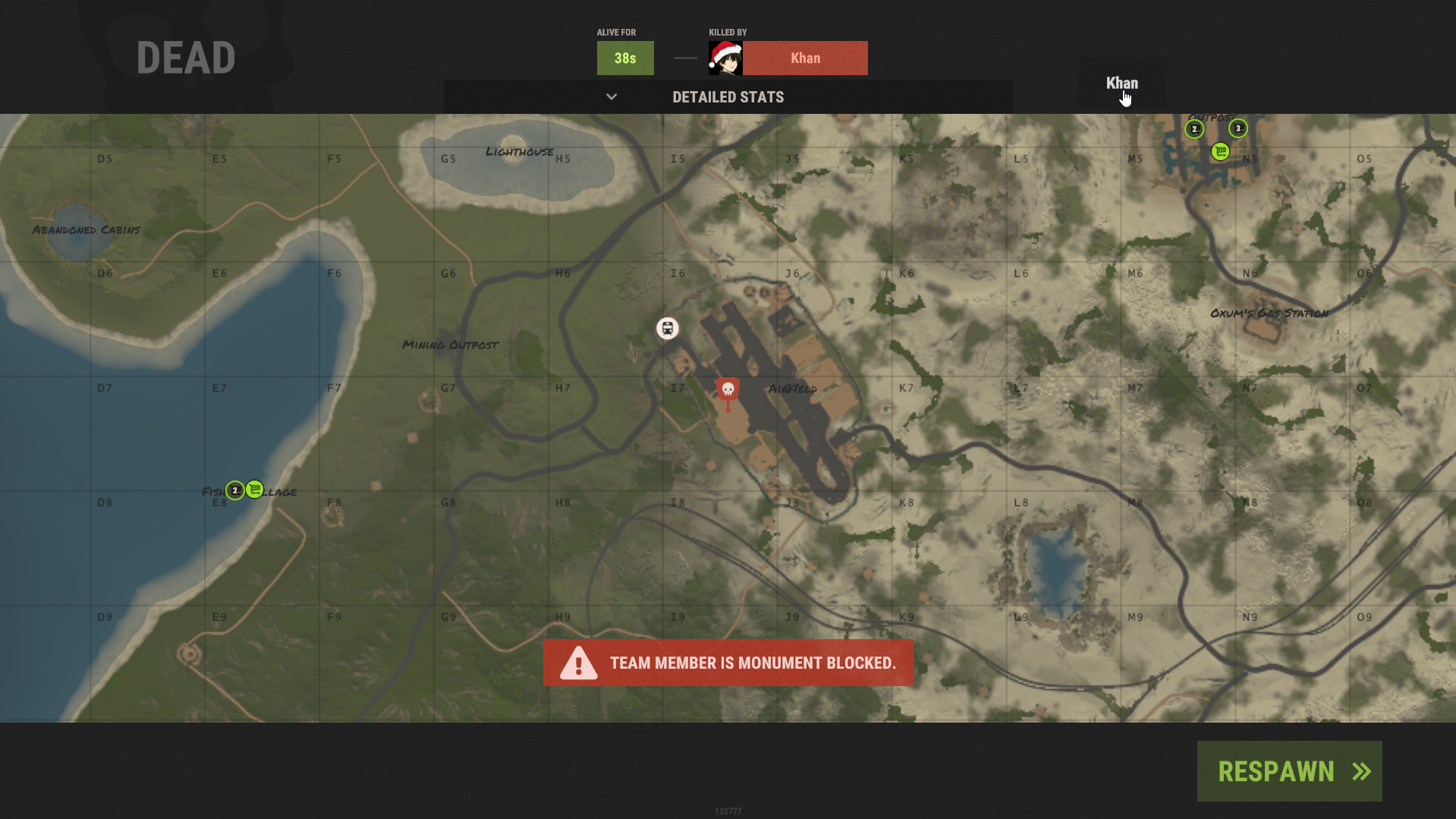The height and width of the screenshot is (819, 1456).
Task: Click the number 2 marker at Fishing Village
Action: (235, 490)
